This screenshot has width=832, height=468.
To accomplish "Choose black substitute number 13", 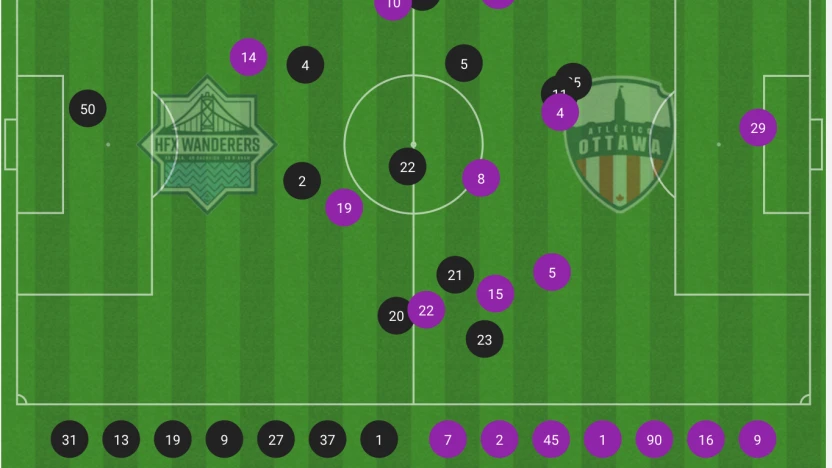I will 121,439.
